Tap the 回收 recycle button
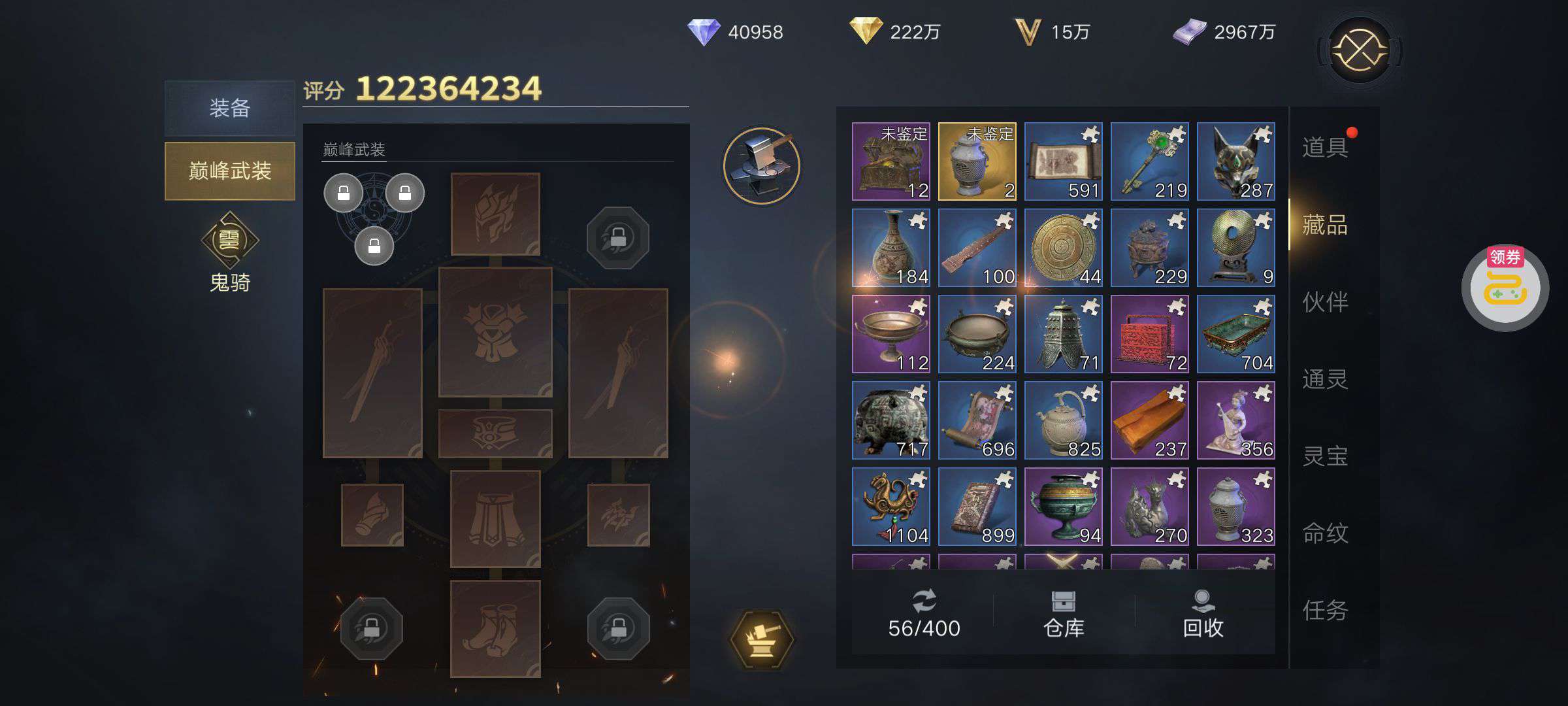Viewport: 1568px width, 706px height. click(x=1203, y=613)
